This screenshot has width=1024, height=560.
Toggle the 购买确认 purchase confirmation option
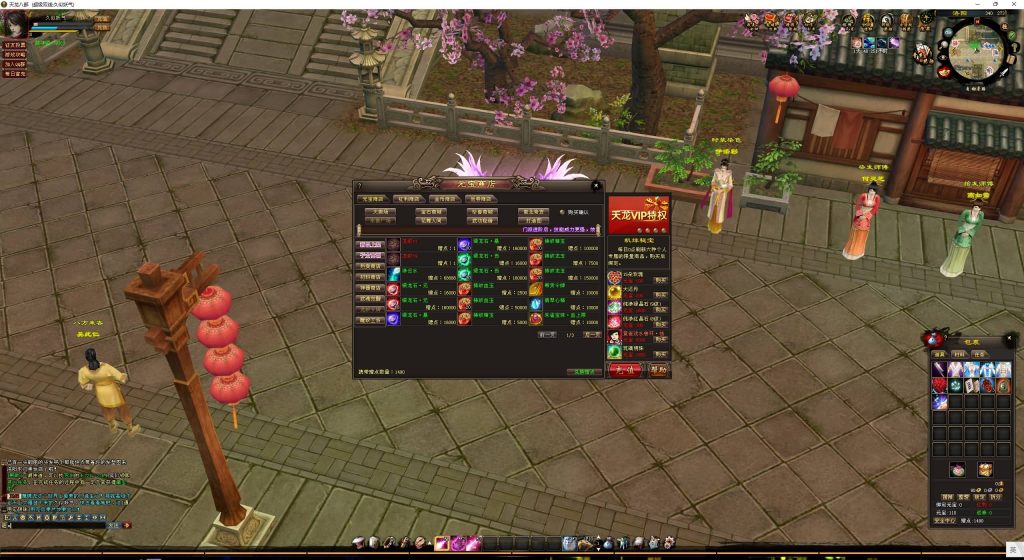tap(561, 212)
